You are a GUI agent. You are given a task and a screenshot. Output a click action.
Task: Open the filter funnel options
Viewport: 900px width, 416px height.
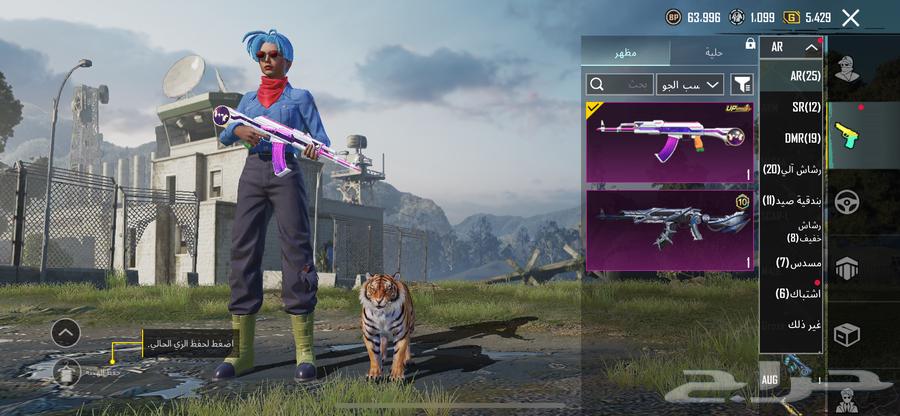click(742, 84)
